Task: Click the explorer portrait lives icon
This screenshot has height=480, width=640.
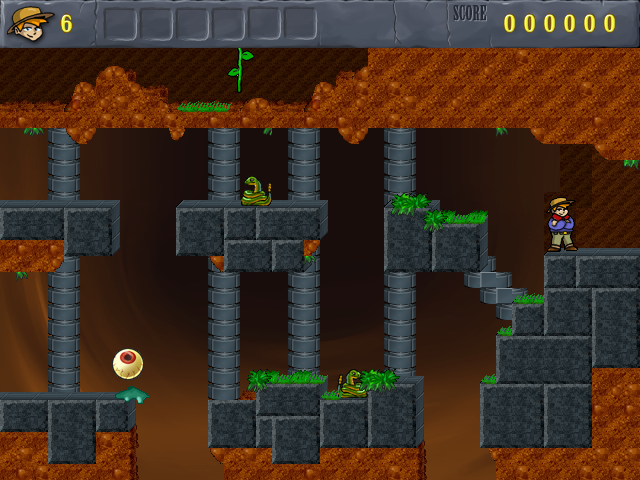Action: [30, 21]
